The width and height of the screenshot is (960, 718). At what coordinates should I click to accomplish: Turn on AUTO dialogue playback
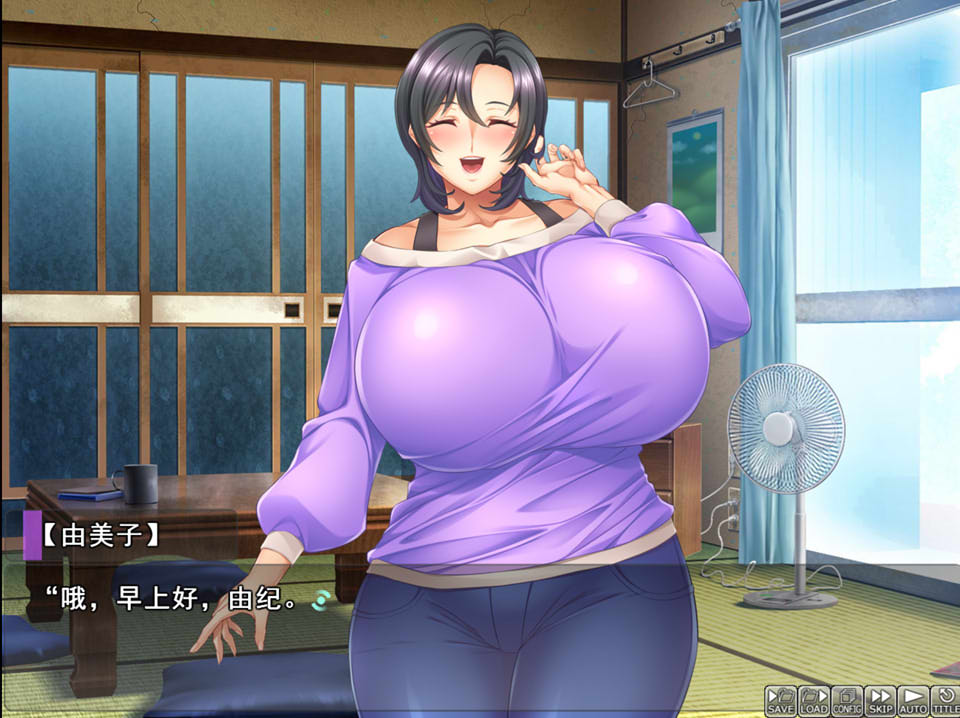click(x=913, y=700)
